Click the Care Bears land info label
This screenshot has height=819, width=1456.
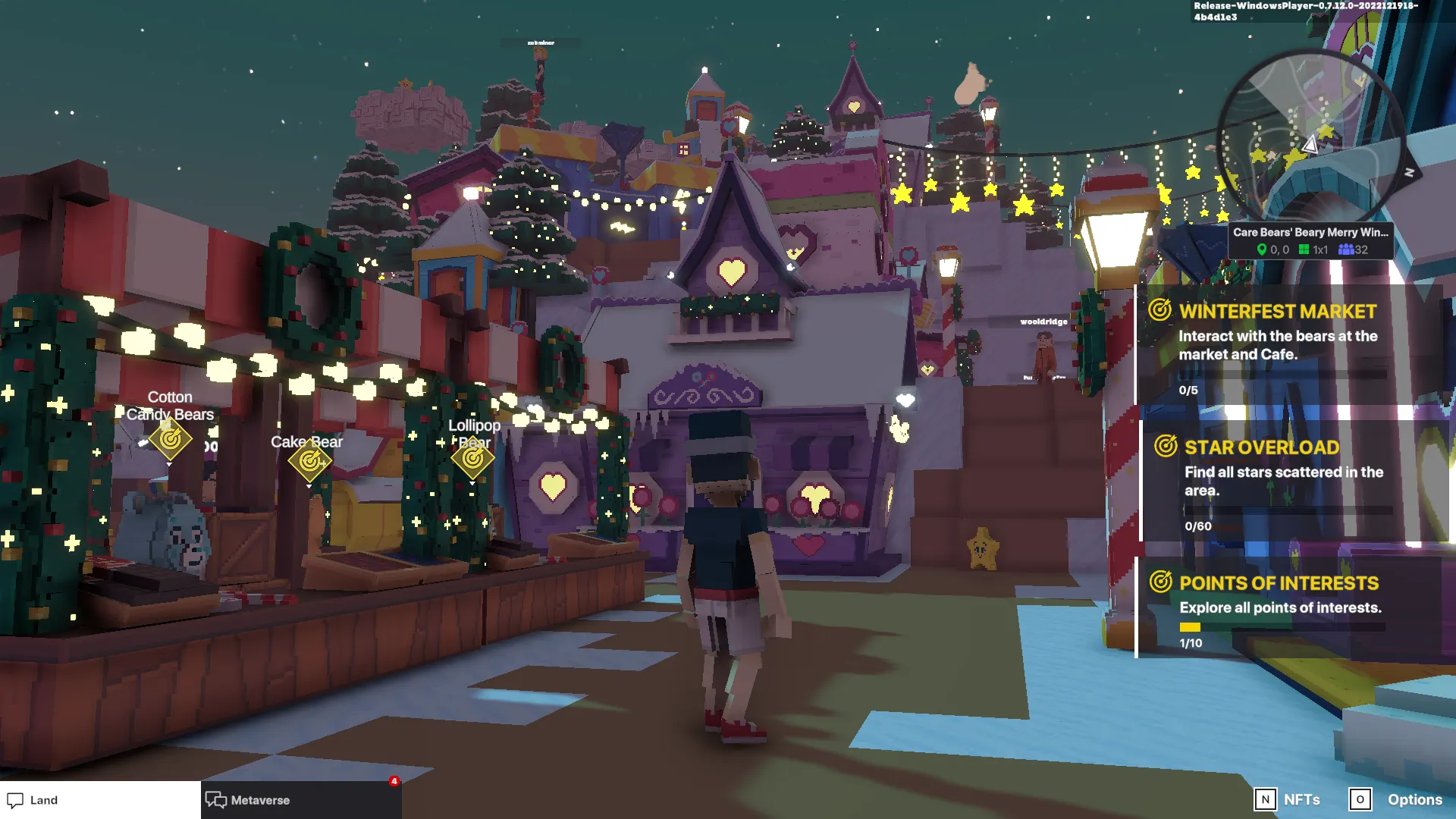pos(1310,240)
